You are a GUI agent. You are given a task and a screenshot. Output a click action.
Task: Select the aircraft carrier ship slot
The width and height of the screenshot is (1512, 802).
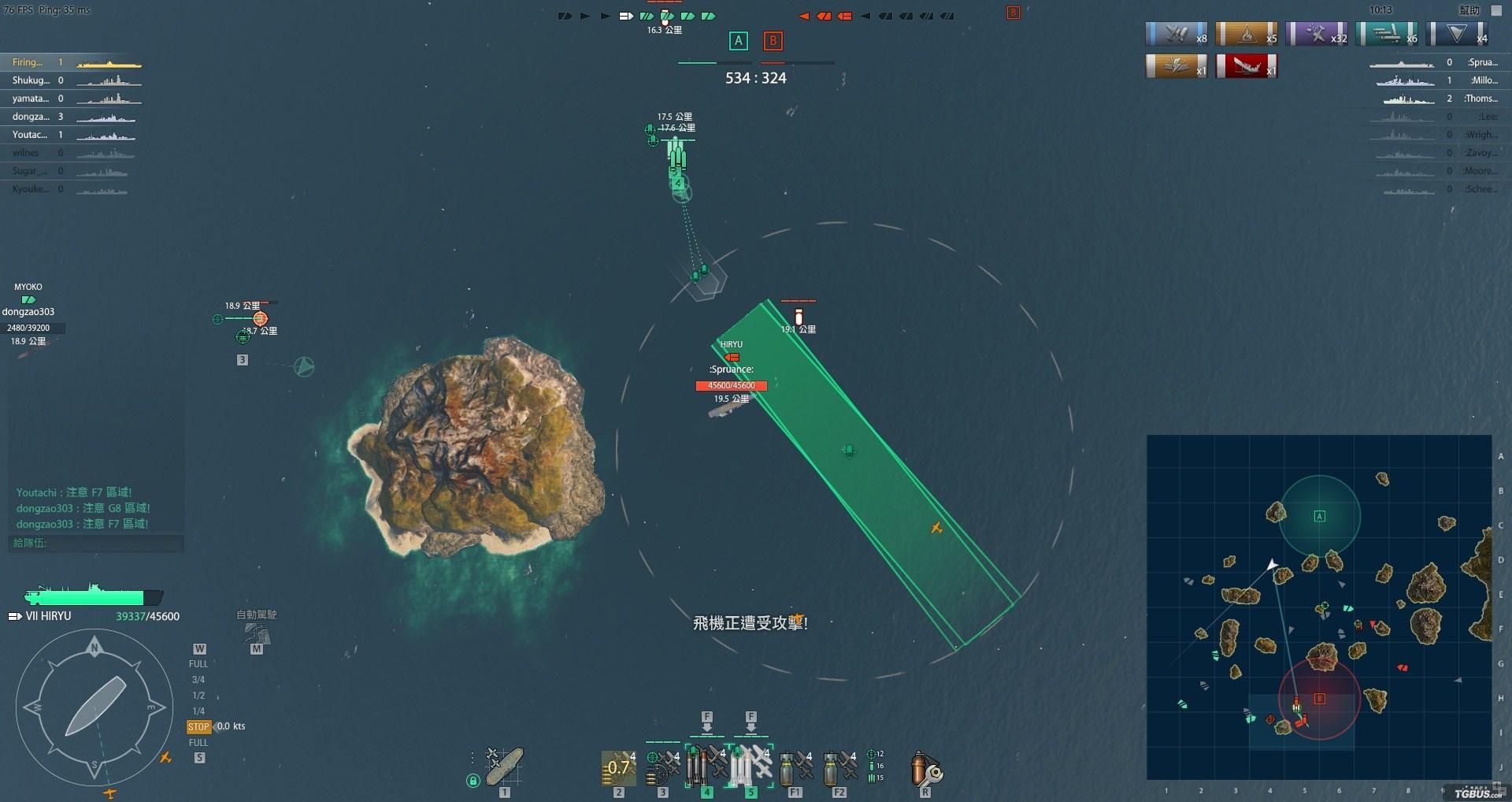click(504, 767)
